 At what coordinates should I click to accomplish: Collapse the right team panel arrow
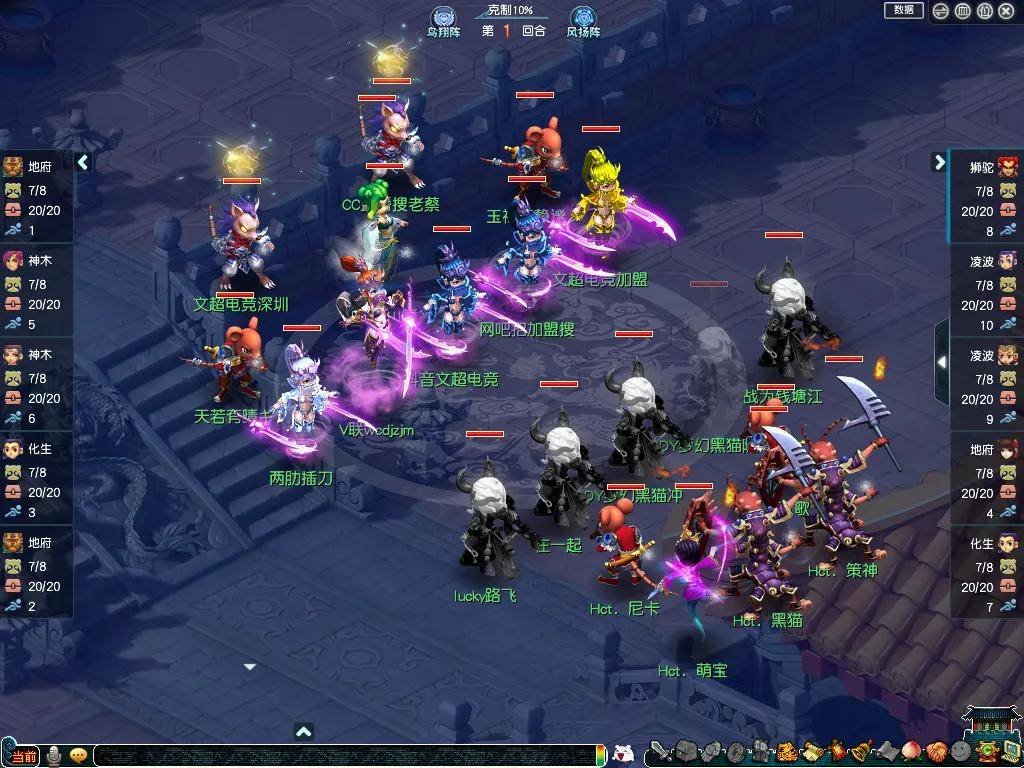[x=939, y=162]
